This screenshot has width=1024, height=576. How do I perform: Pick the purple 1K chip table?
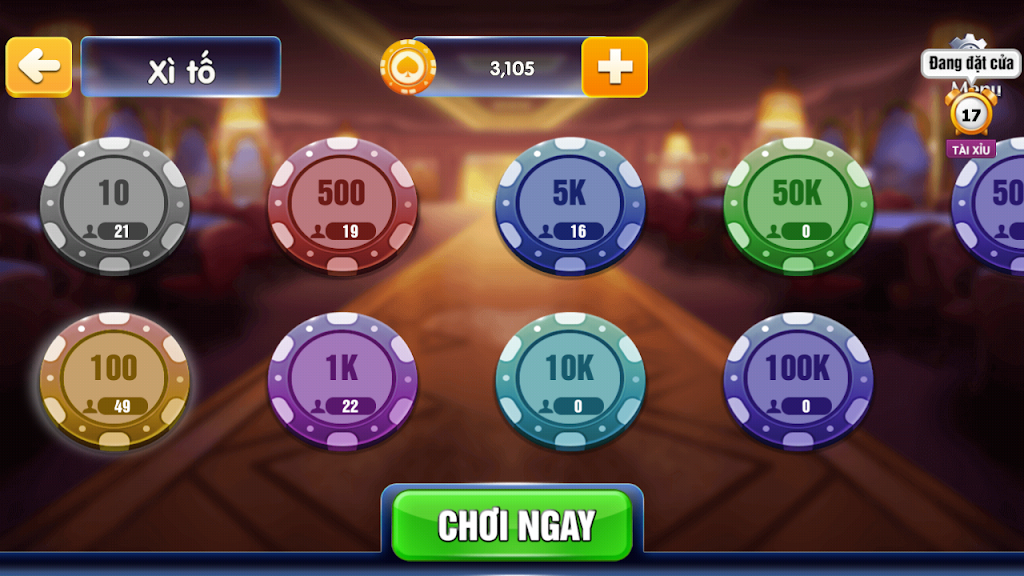[x=342, y=381]
